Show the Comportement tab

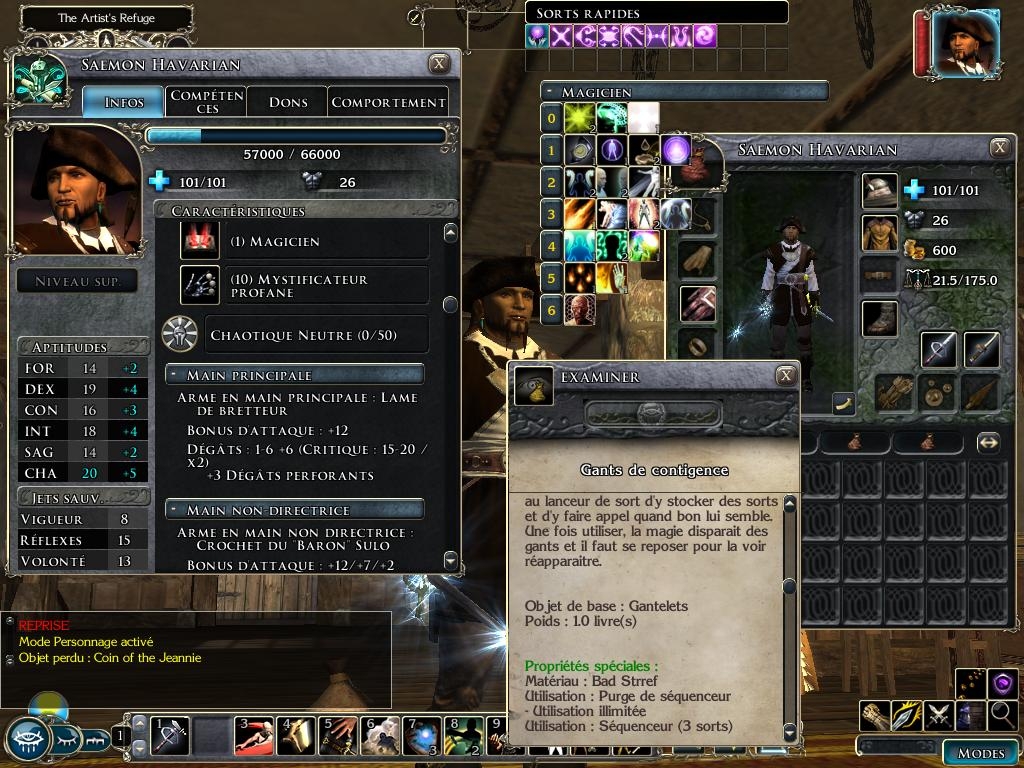[x=388, y=102]
